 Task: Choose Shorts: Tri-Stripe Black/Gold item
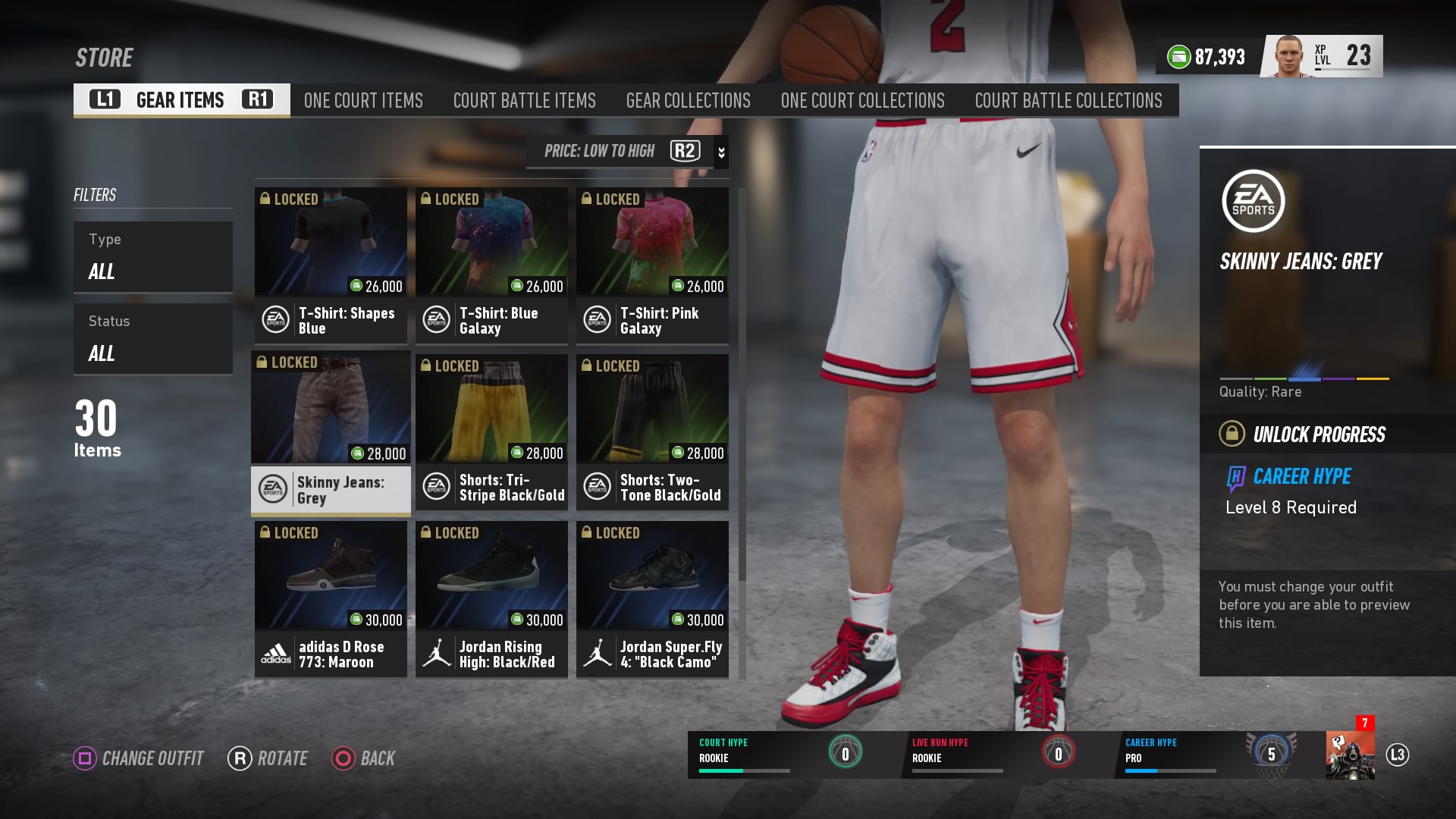point(491,433)
